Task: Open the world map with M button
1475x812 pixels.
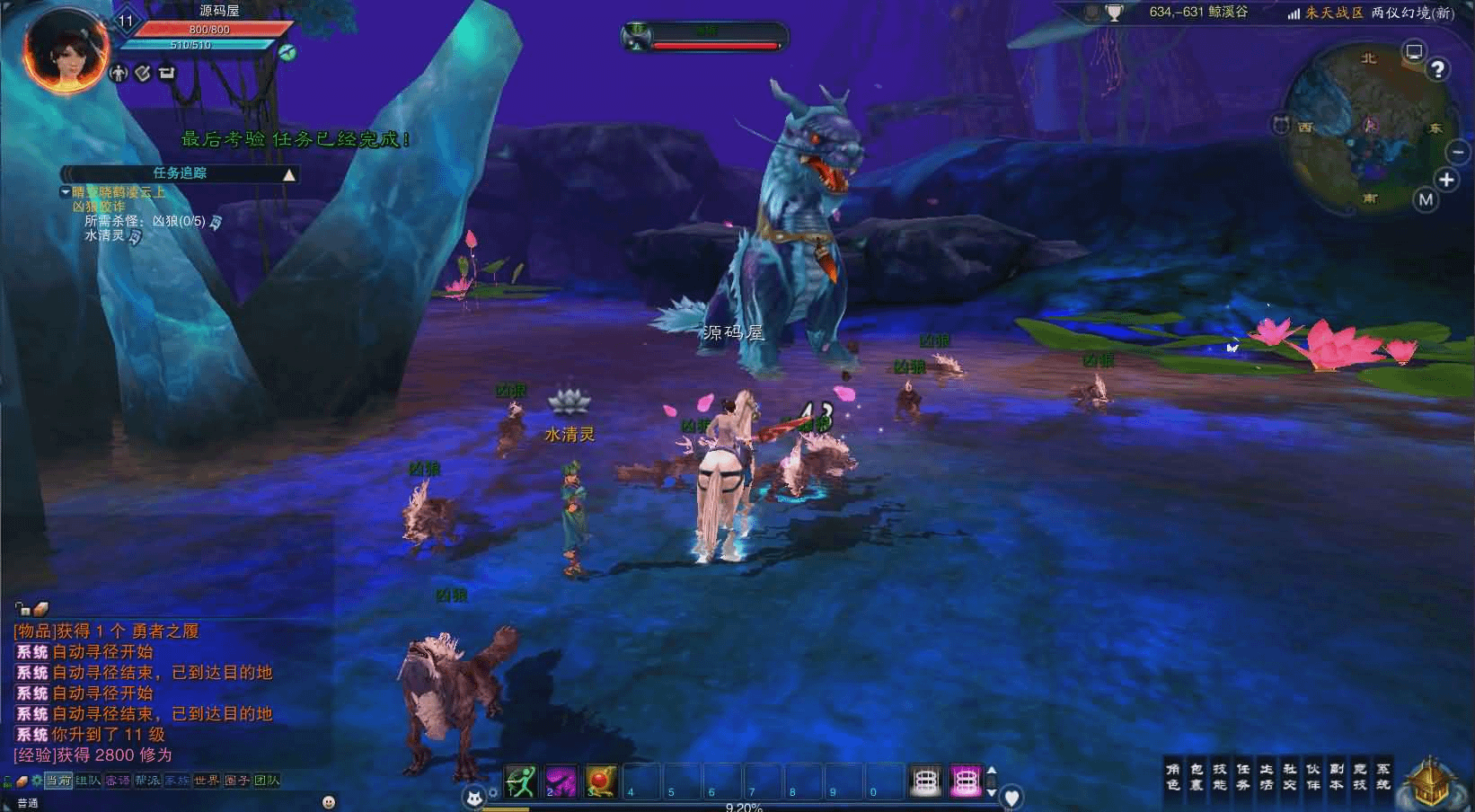Action: point(1426,199)
